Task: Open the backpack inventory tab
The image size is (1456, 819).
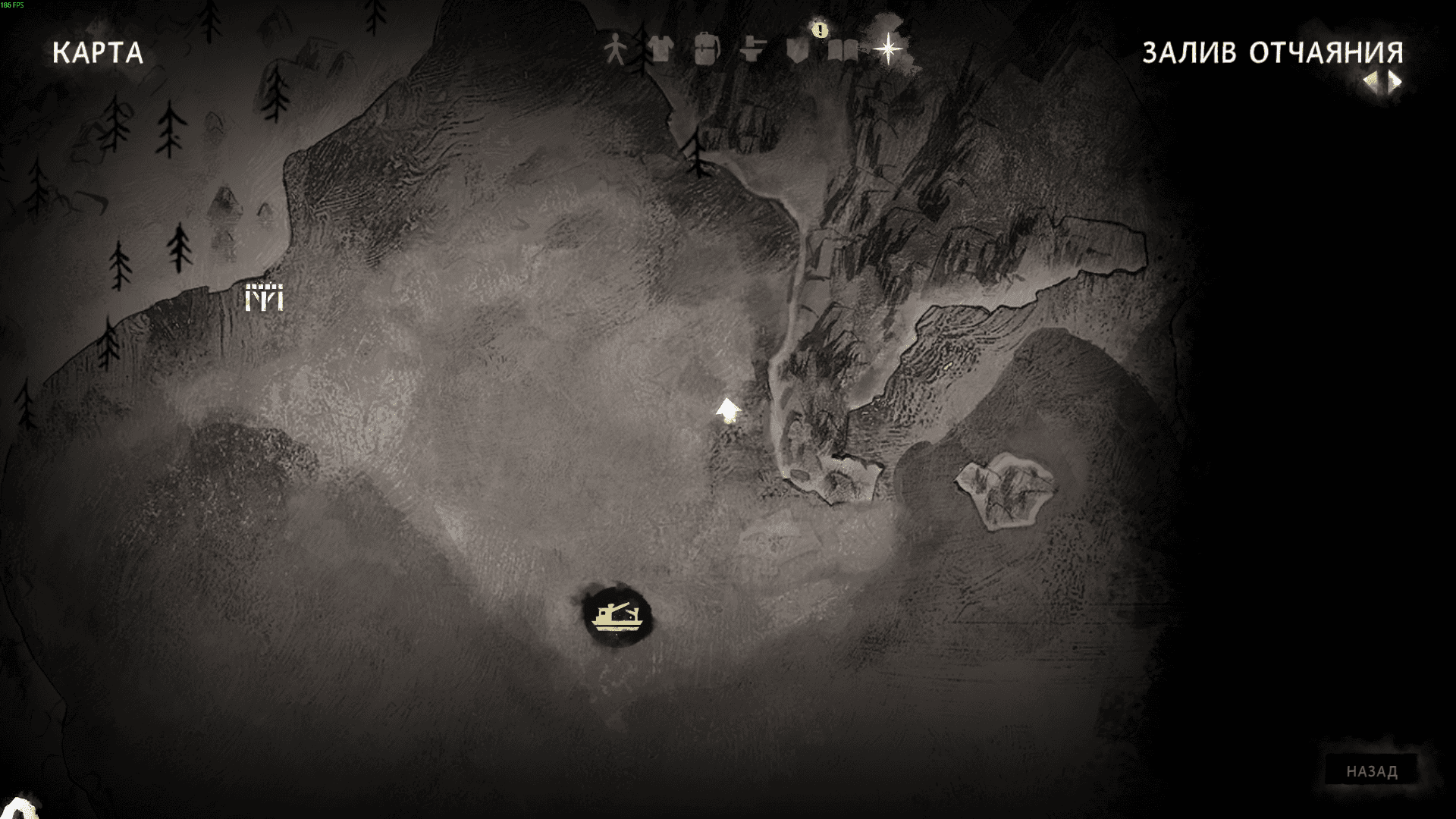Action: click(x=706, y=50)
